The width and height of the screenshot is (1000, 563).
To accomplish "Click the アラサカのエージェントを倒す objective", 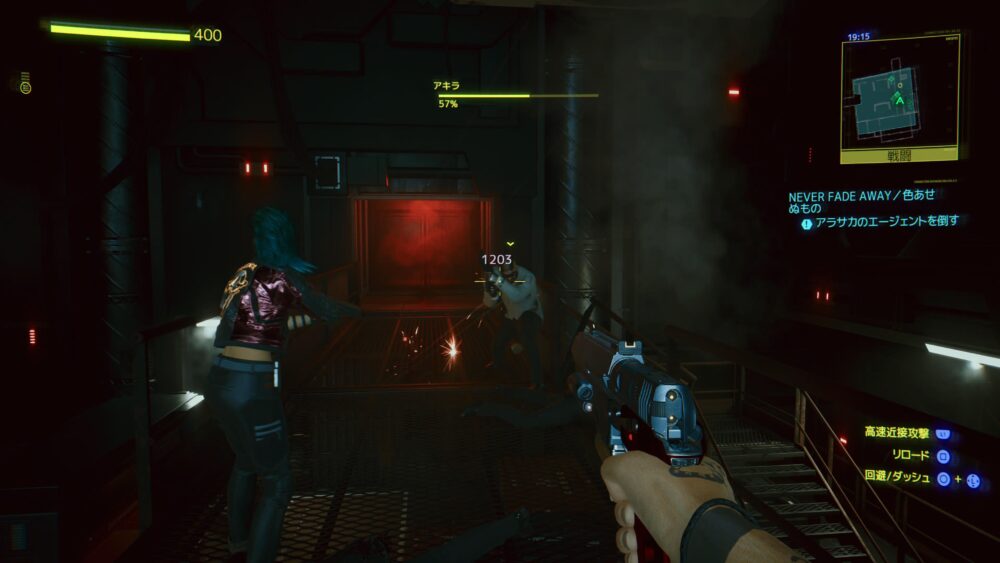I will [886, 222].
